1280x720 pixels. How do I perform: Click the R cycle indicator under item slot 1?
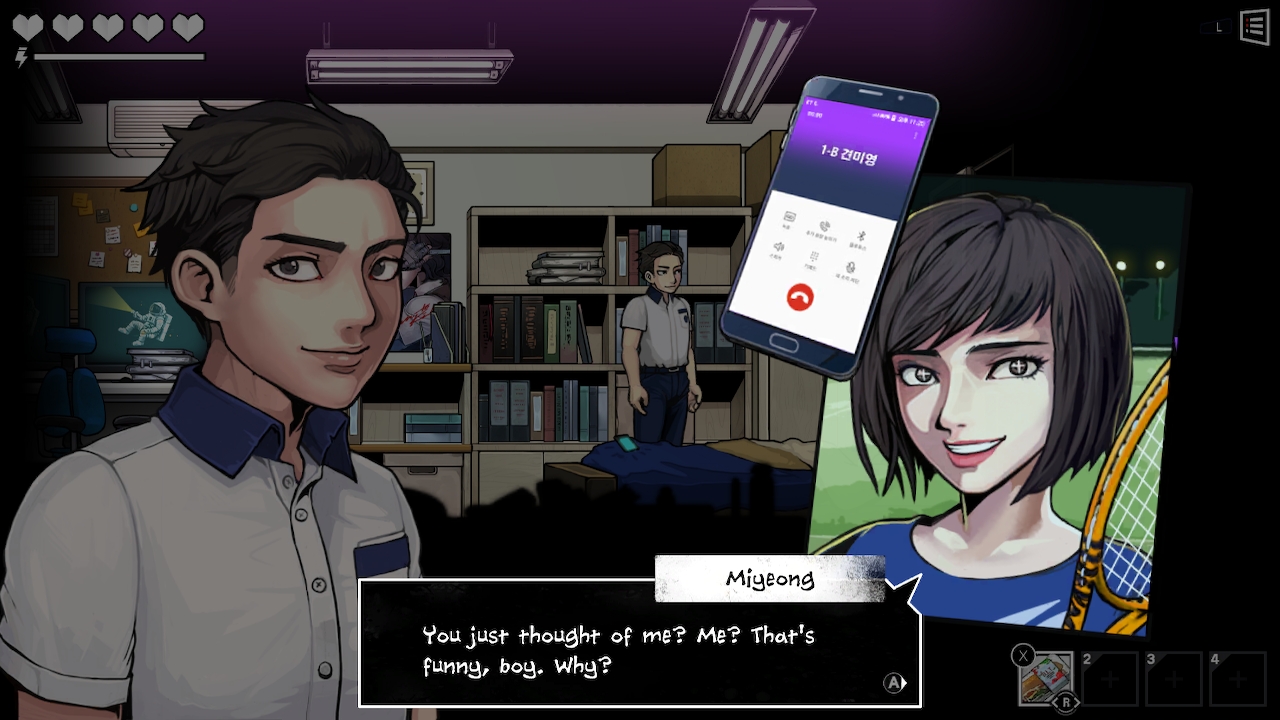[1066, 702]
